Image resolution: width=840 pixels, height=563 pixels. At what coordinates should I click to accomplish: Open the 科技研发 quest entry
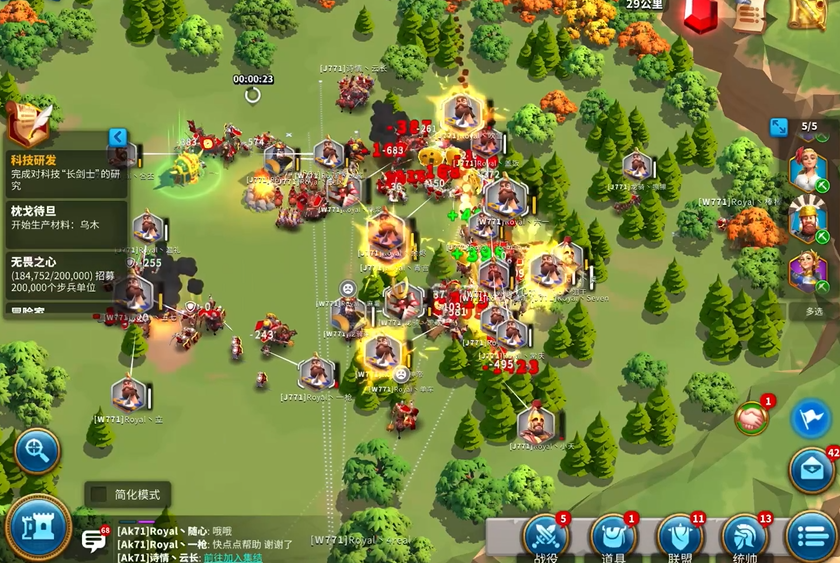(x=65, y=172)
